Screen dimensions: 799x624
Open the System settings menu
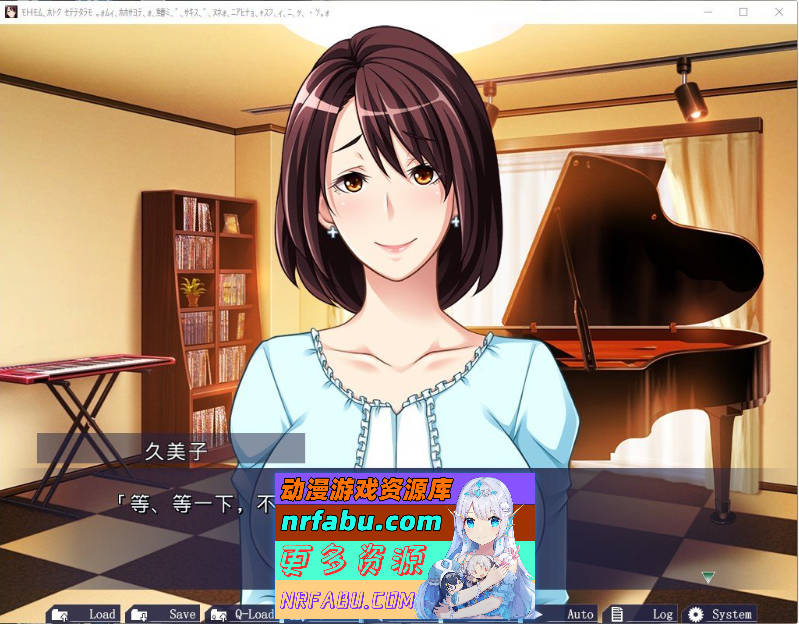[x=721, y=614]
